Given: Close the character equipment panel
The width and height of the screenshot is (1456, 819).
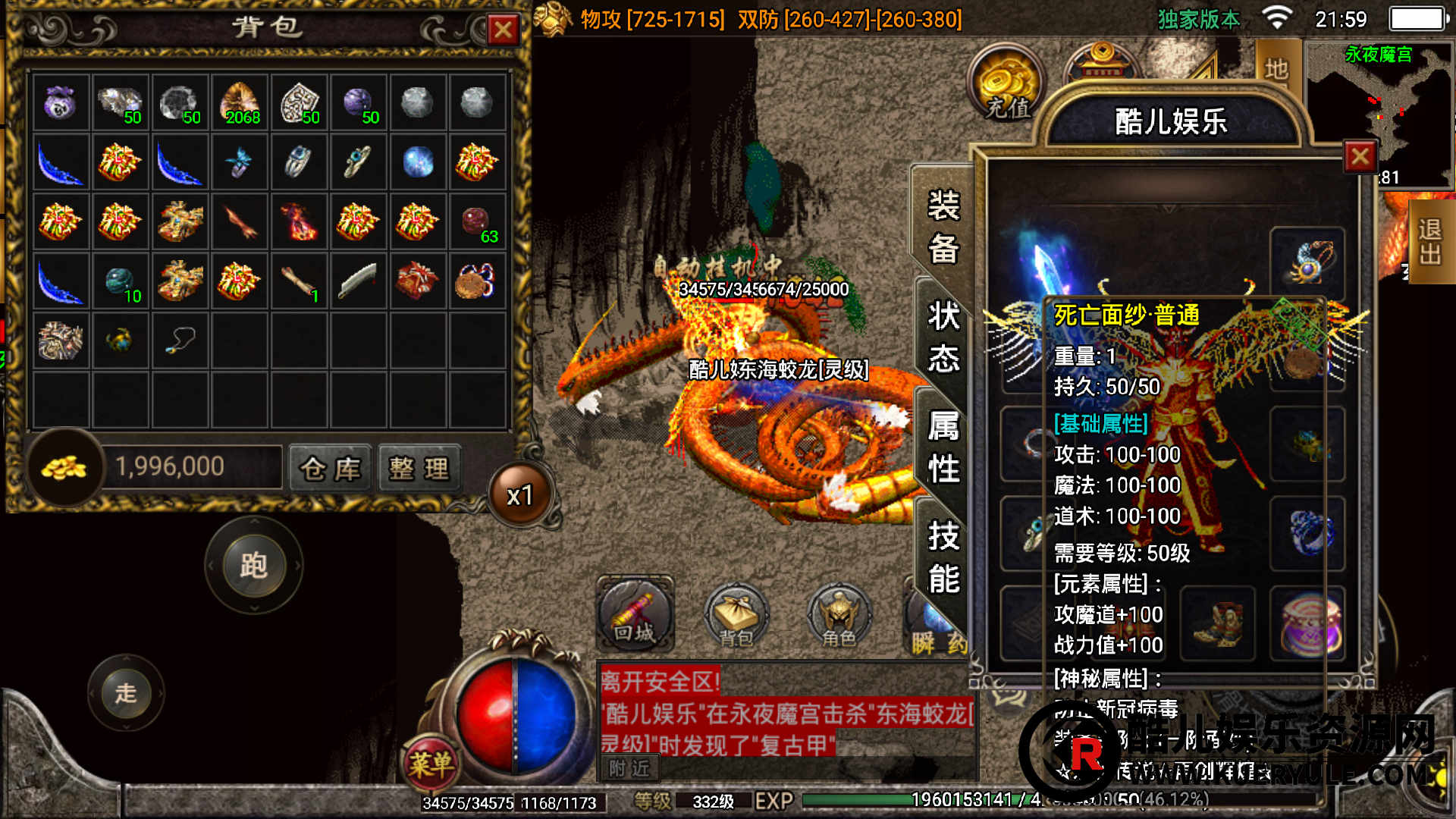Looking at the screenshot, I should click(x=1360, y=157).
